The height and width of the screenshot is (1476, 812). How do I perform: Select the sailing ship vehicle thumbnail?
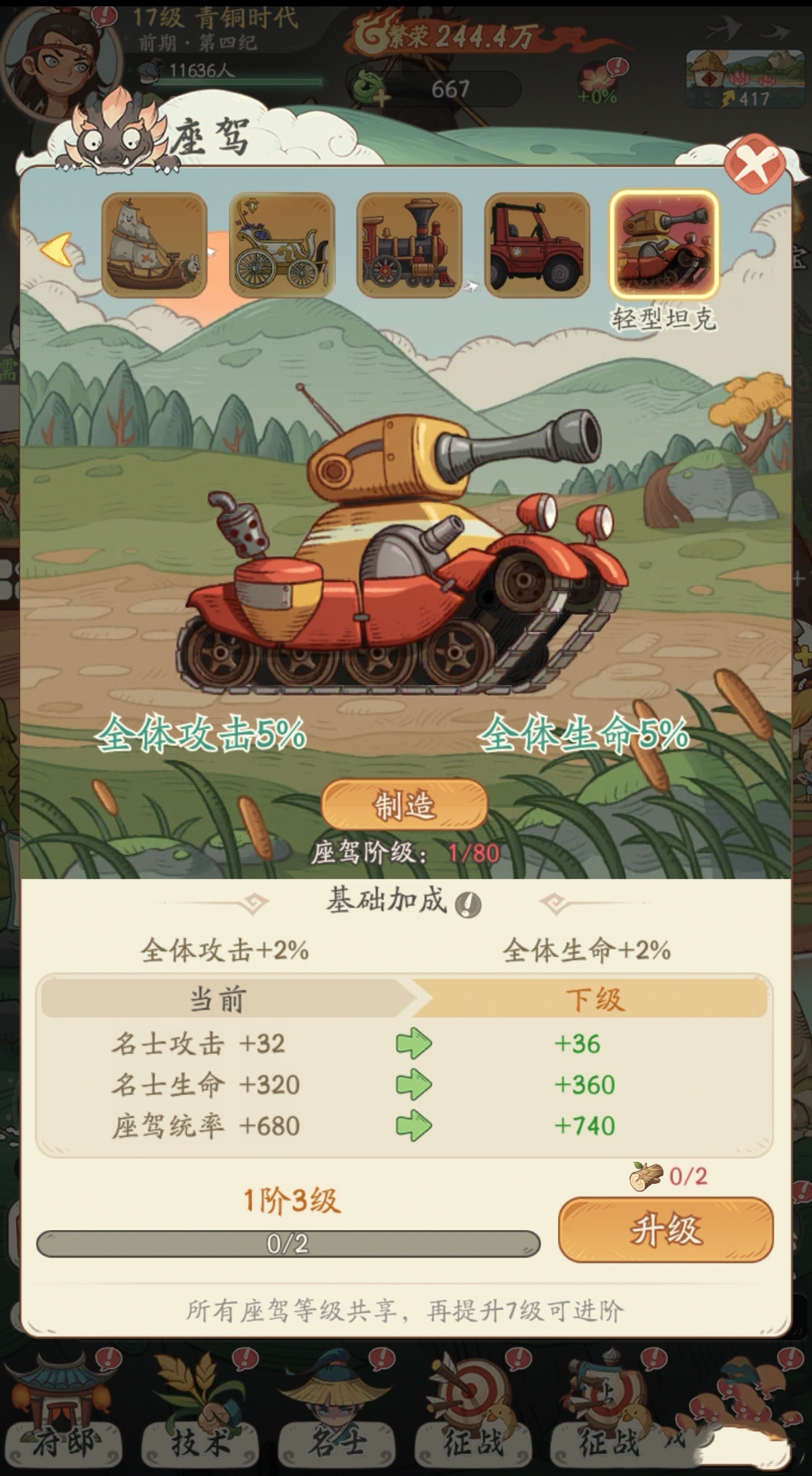pyautogui.click(x=154, y=245)
